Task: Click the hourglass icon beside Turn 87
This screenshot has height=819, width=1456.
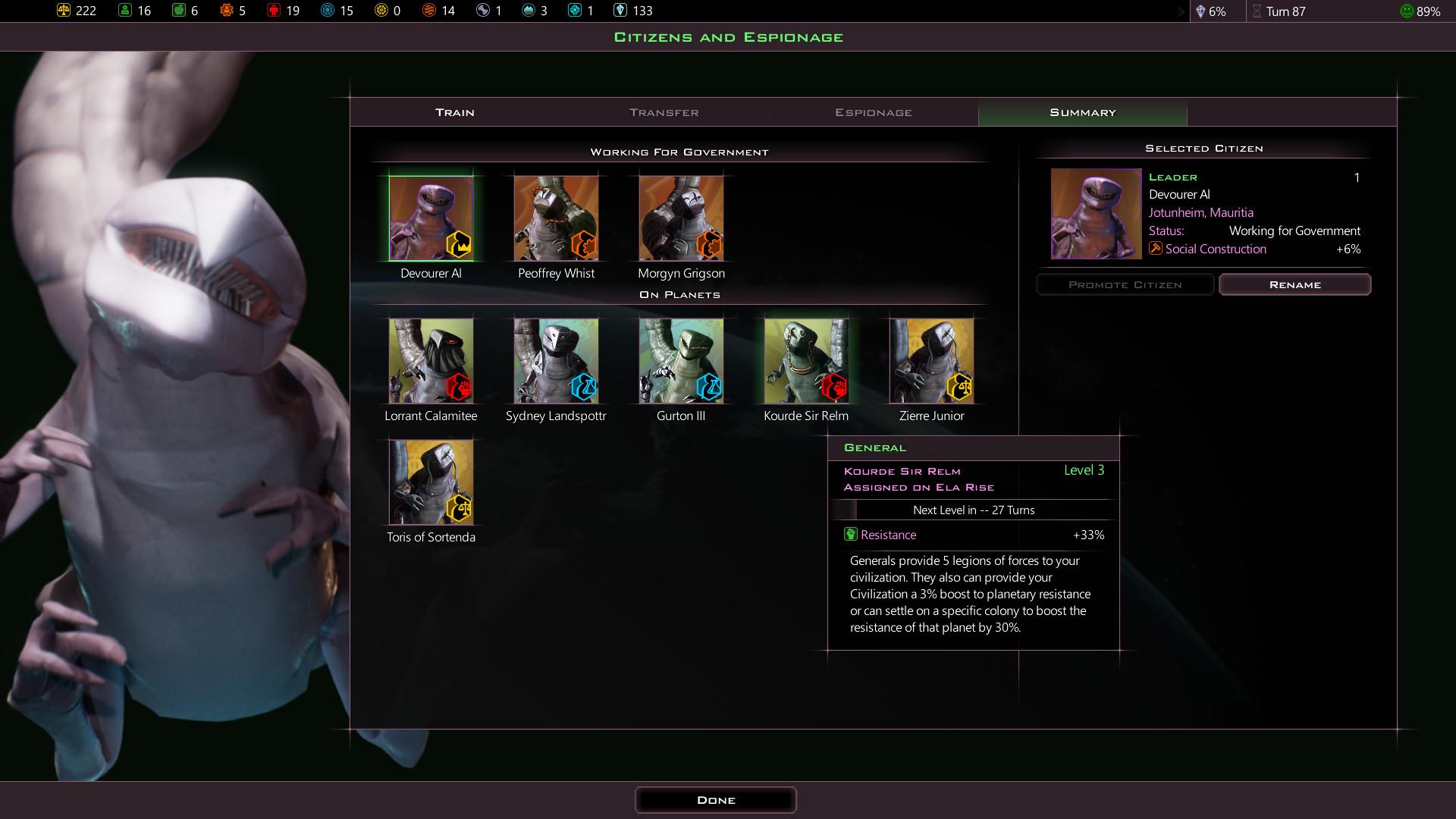Action: (x=1258, y=11)
